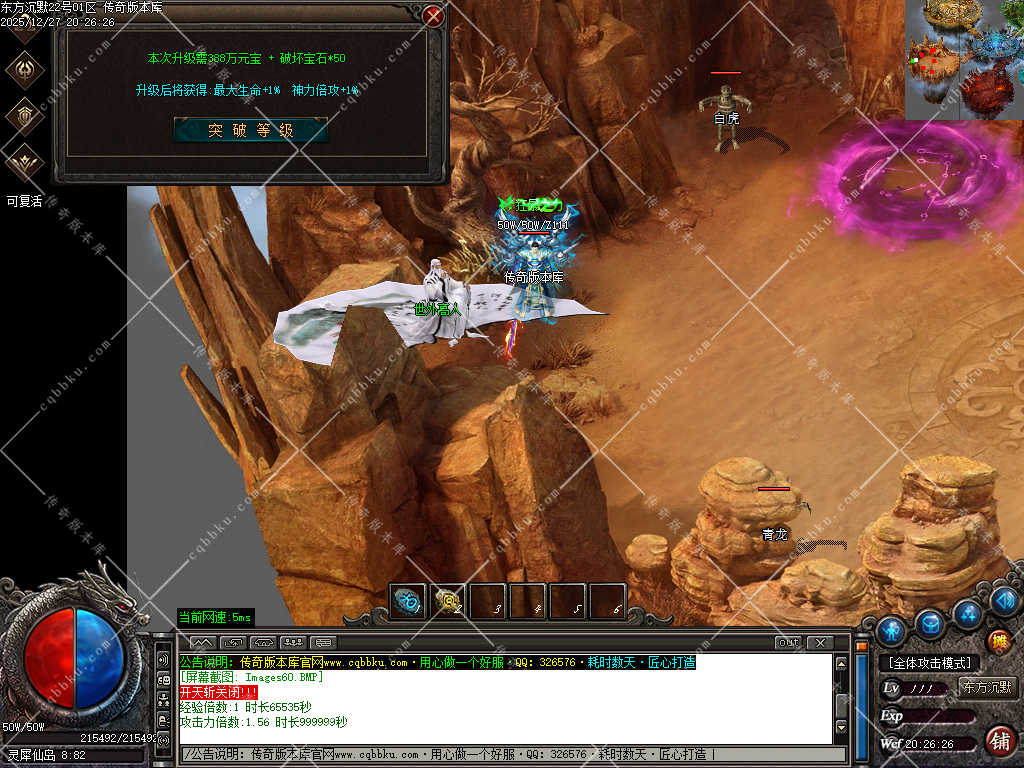Focus the chat input field
Image resolution: width=1024 pixels, height=768 pixels.
510,754
